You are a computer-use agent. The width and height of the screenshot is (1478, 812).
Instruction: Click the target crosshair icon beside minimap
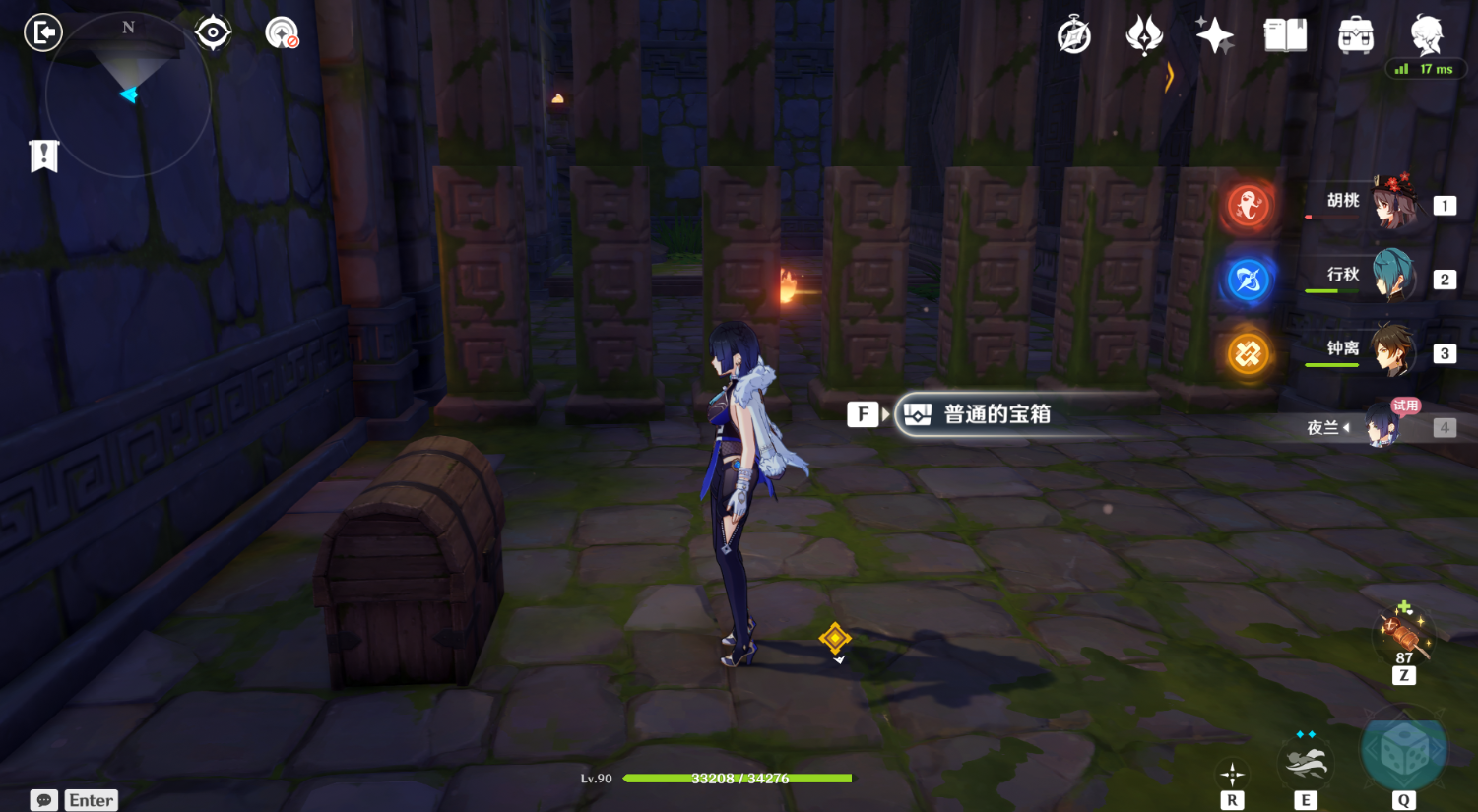(x=213, y=33)
